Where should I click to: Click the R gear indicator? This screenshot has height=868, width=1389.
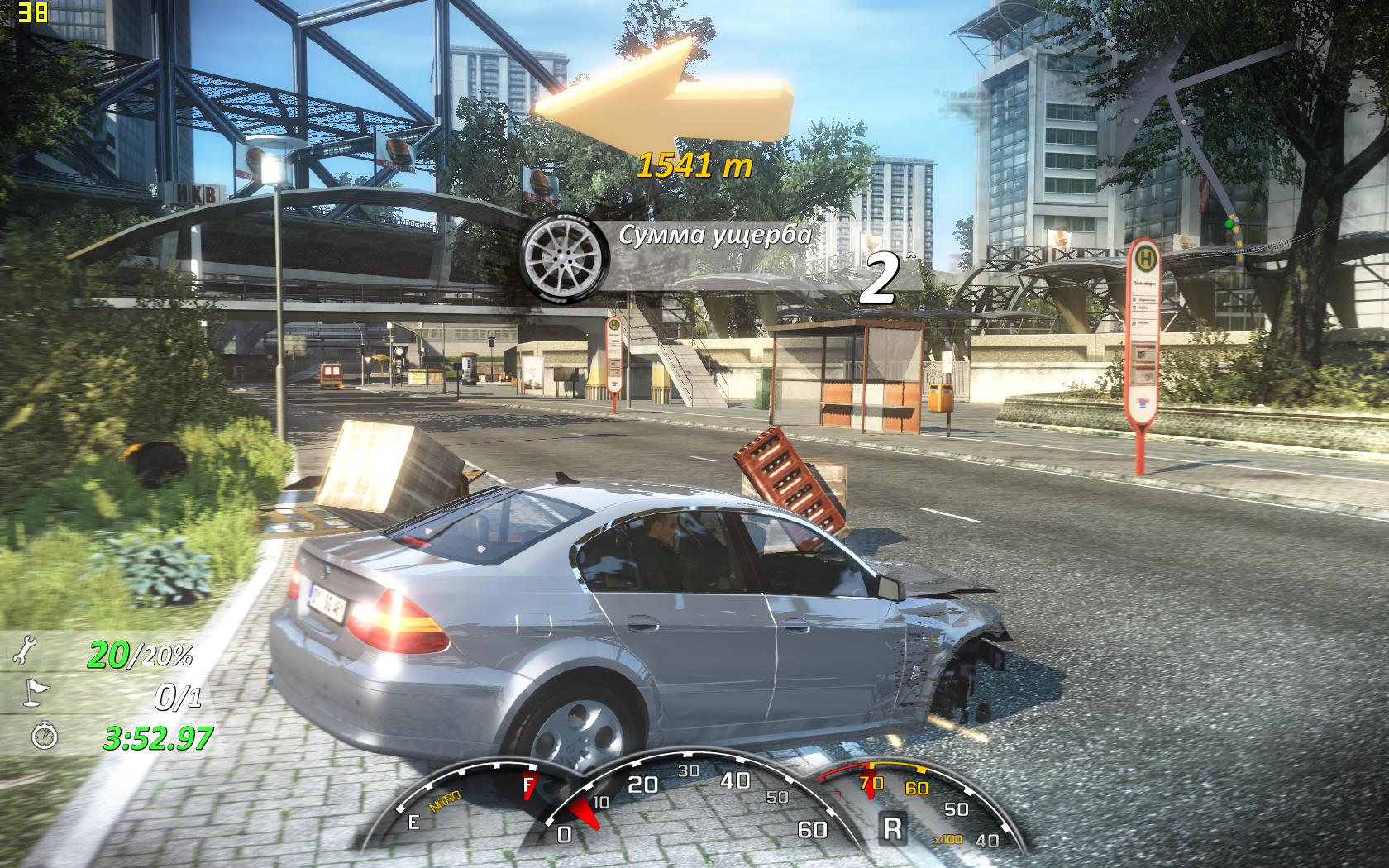(892, 827)
